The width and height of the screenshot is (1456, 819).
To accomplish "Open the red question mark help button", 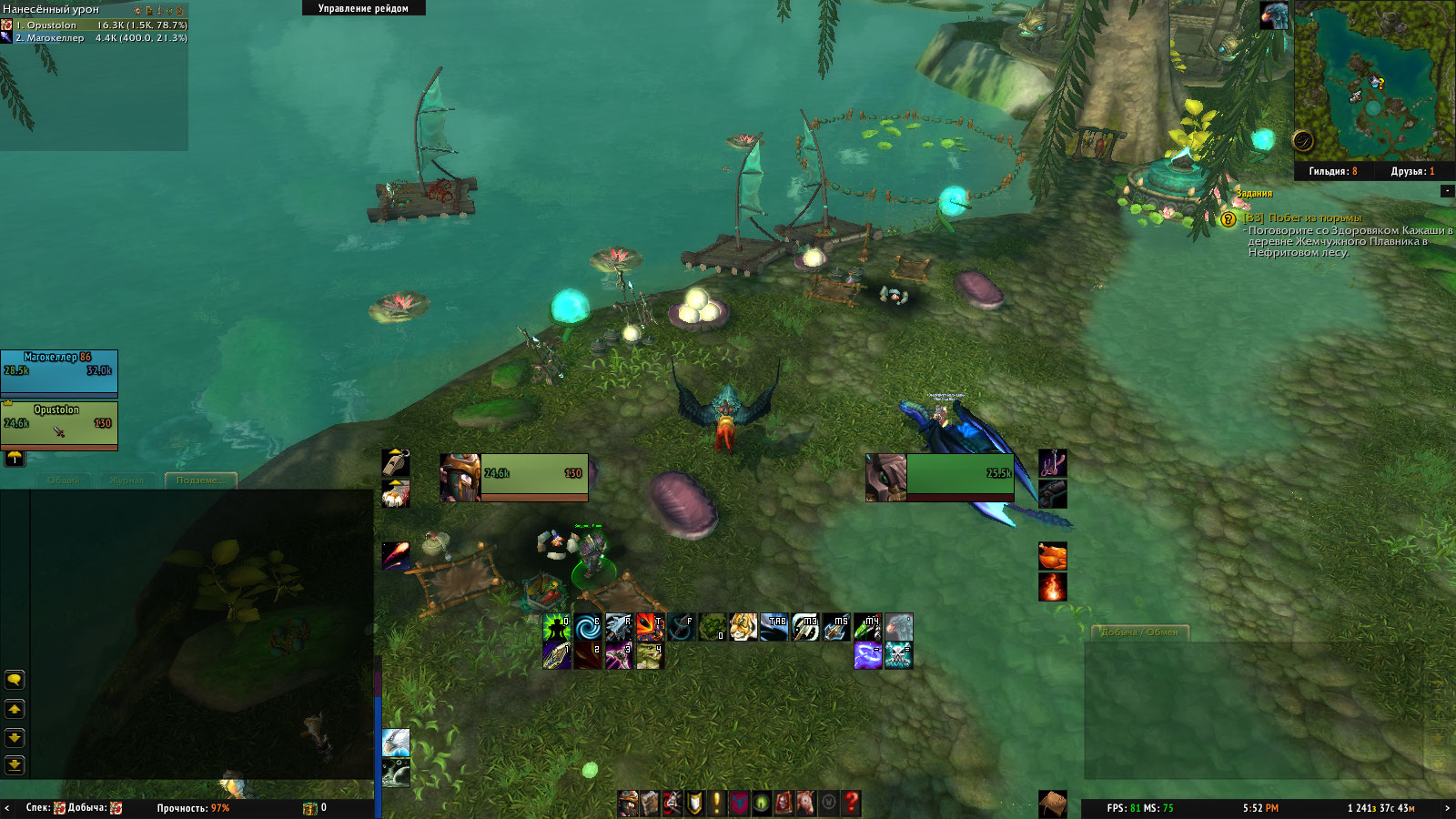I will pyautogui.click(x=851, y=803).
